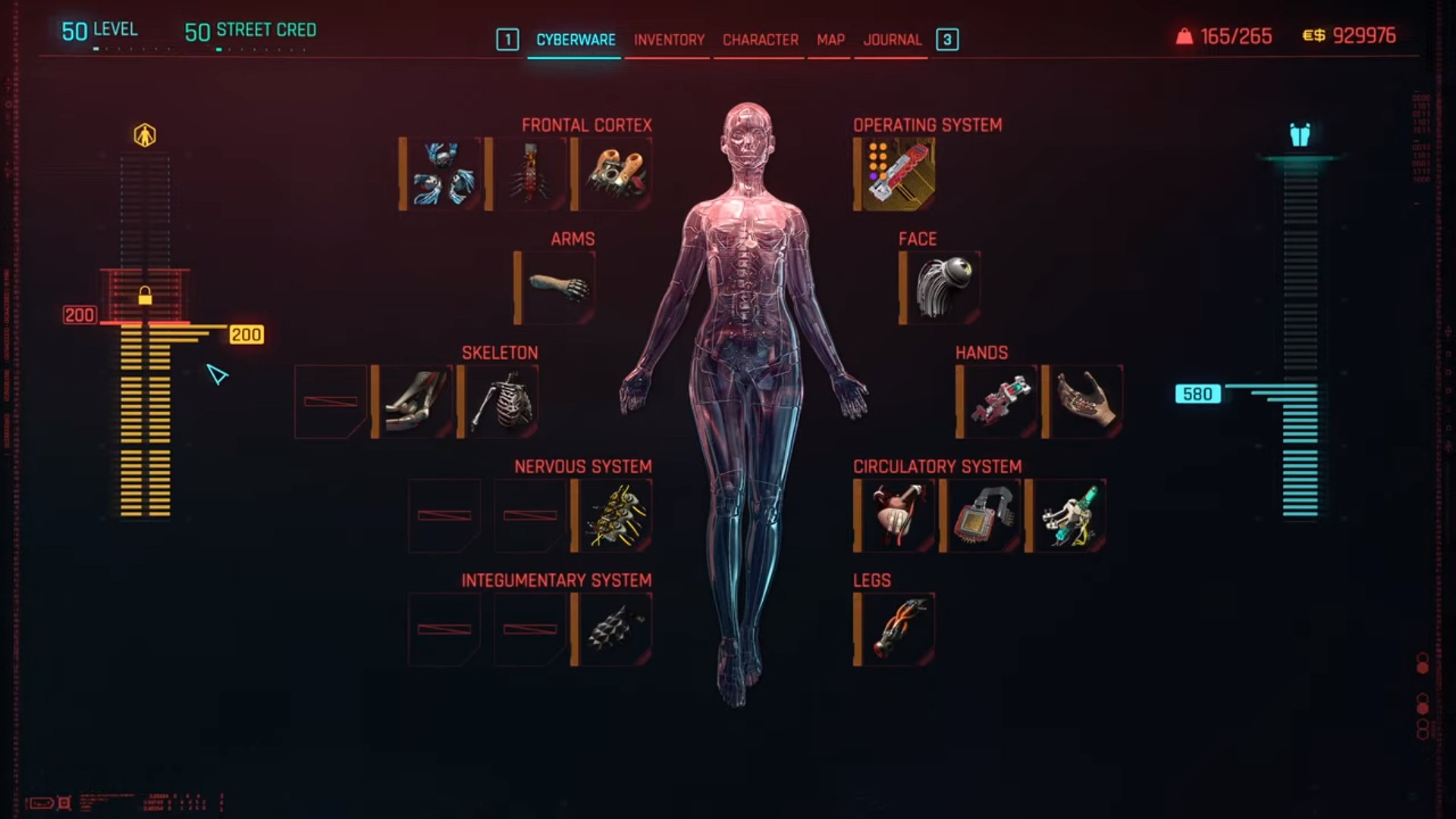Image resolution: width=1456 pixels, height=819 pixels.
Task: Select an empty Nervous System slot
Action: [x=444, y=516]
